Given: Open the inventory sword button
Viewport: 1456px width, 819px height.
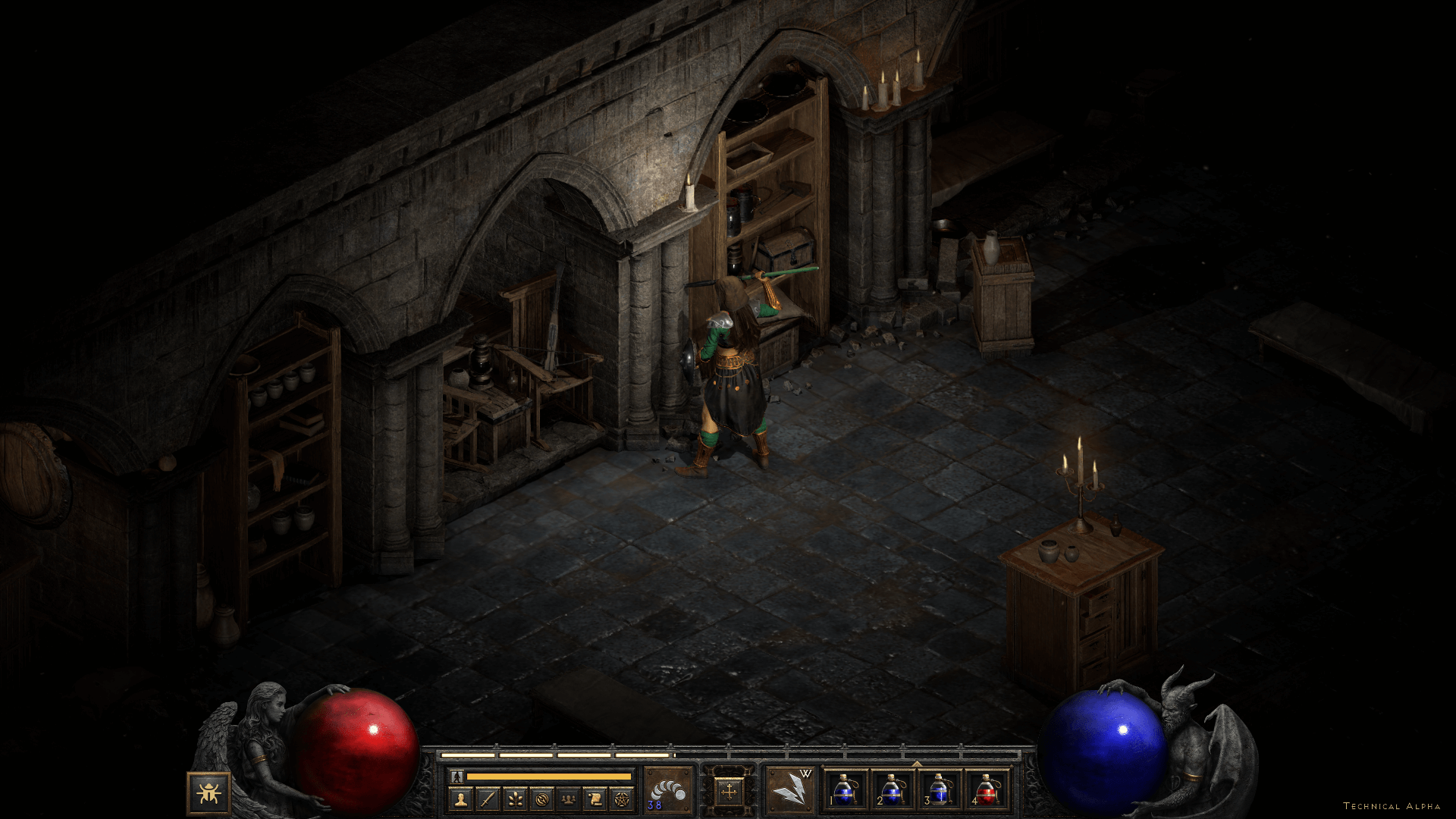Looking at the screenshot, I should coord(488,799).
